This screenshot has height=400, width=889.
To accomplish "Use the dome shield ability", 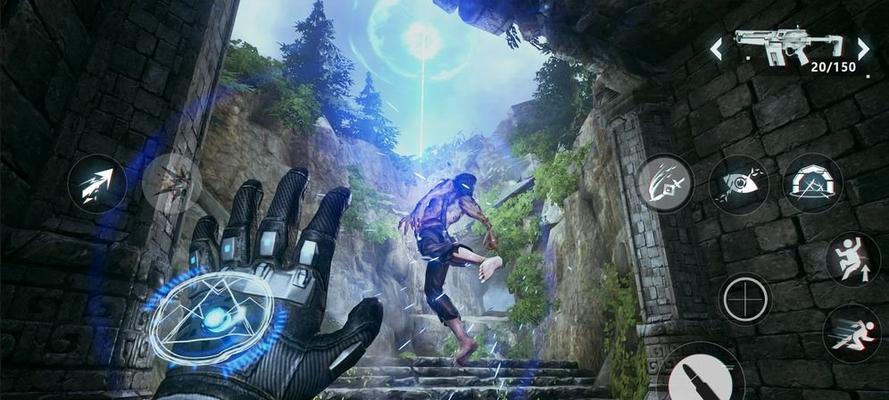I will click(x=812, y=183).
